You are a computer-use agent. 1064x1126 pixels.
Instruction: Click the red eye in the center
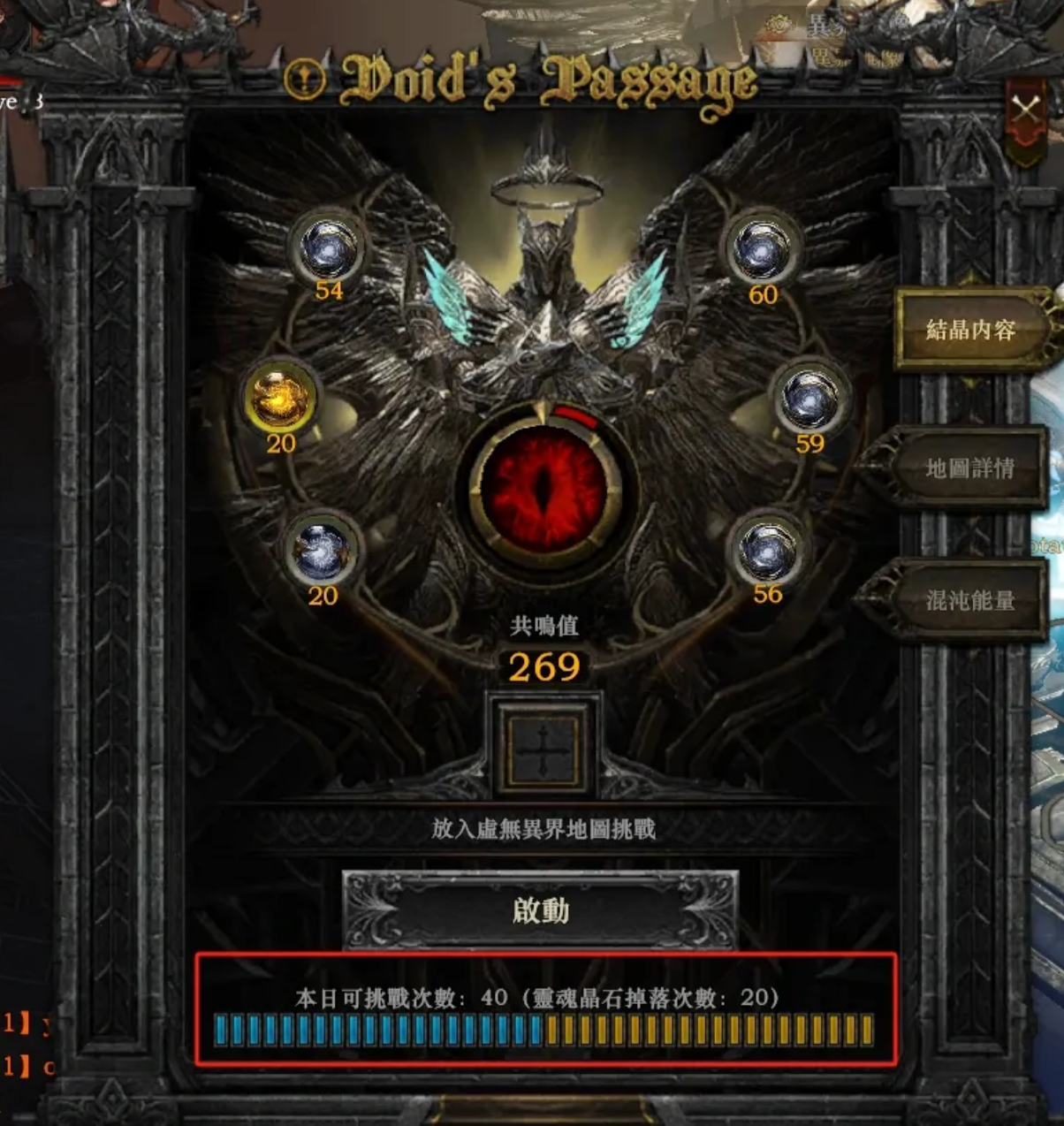pos(543,487)
